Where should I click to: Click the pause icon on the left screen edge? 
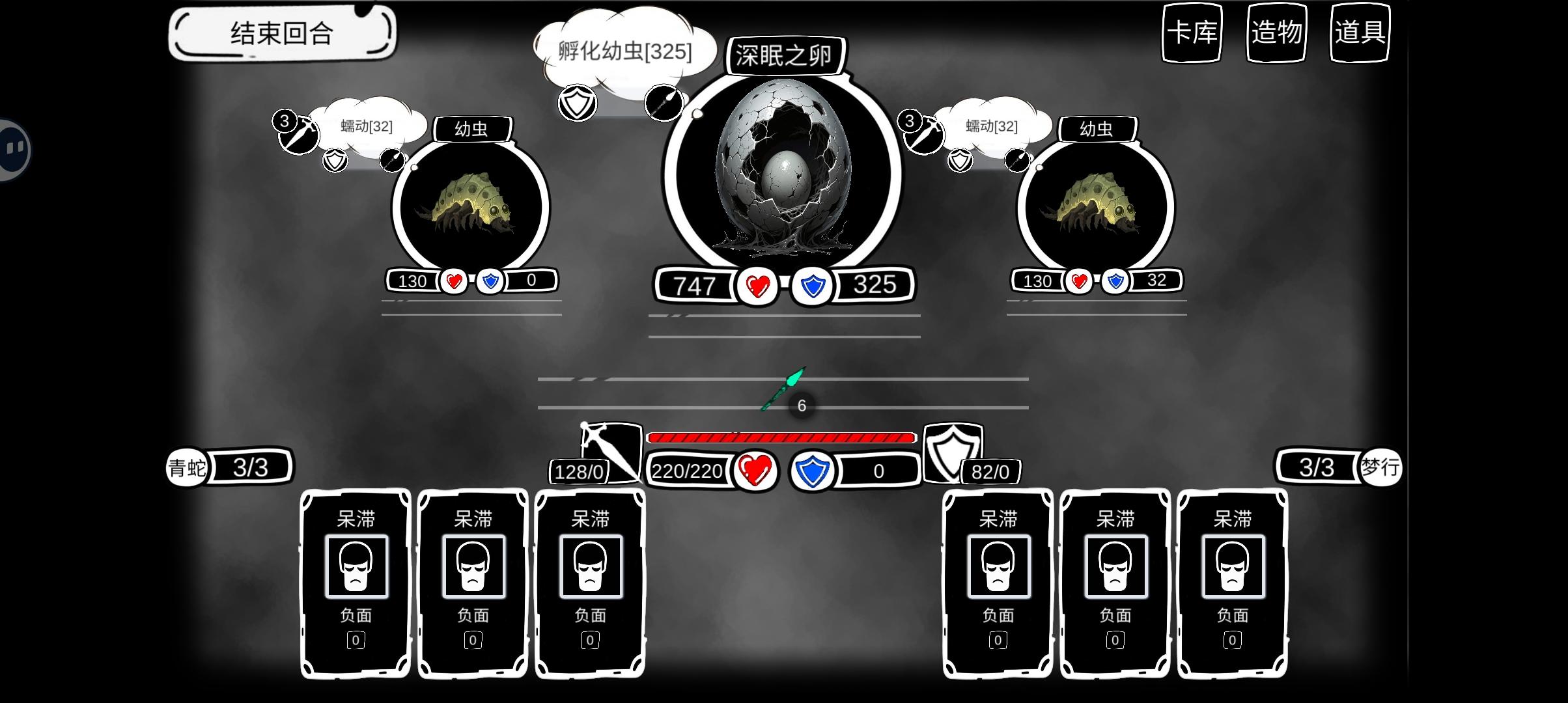pos(12,149)
